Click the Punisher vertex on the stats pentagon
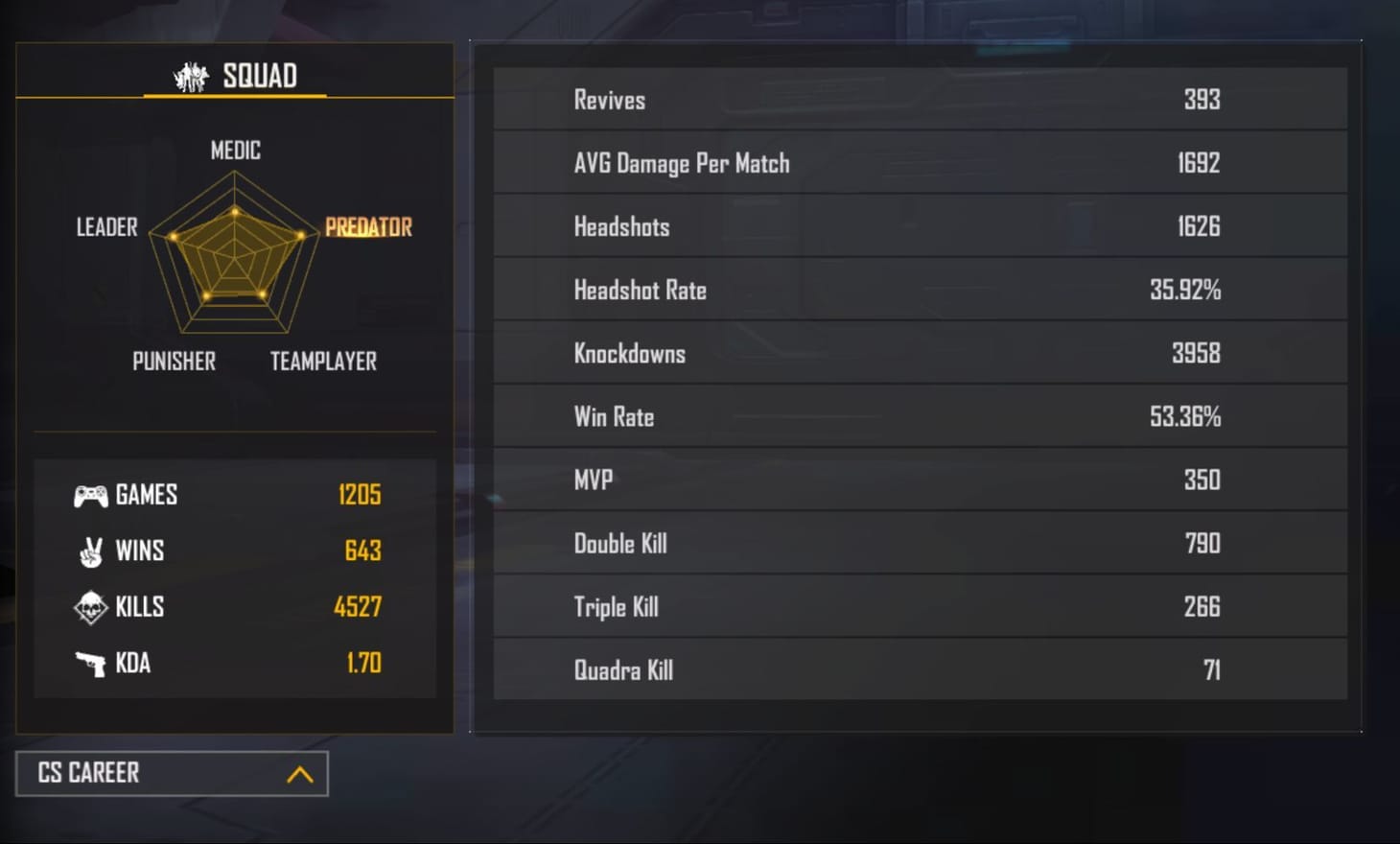The height and width of the screenshot is (844, 1400). click(x=205, y=295)
